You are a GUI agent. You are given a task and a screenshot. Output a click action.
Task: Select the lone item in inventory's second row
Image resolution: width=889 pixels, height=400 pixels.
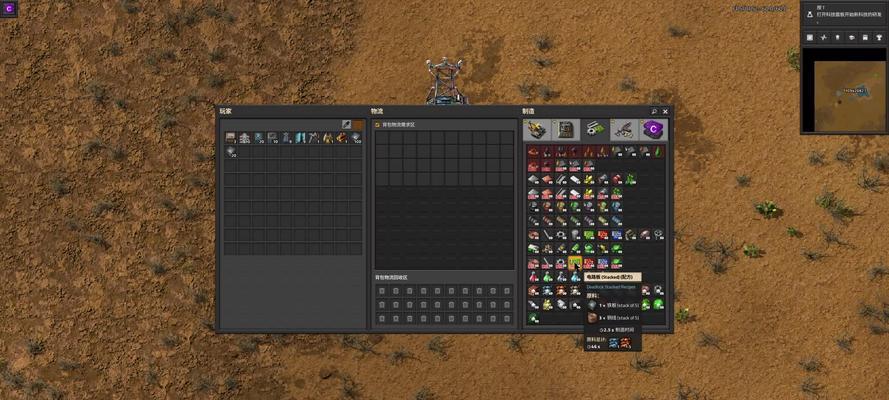[x=230, y=152]
